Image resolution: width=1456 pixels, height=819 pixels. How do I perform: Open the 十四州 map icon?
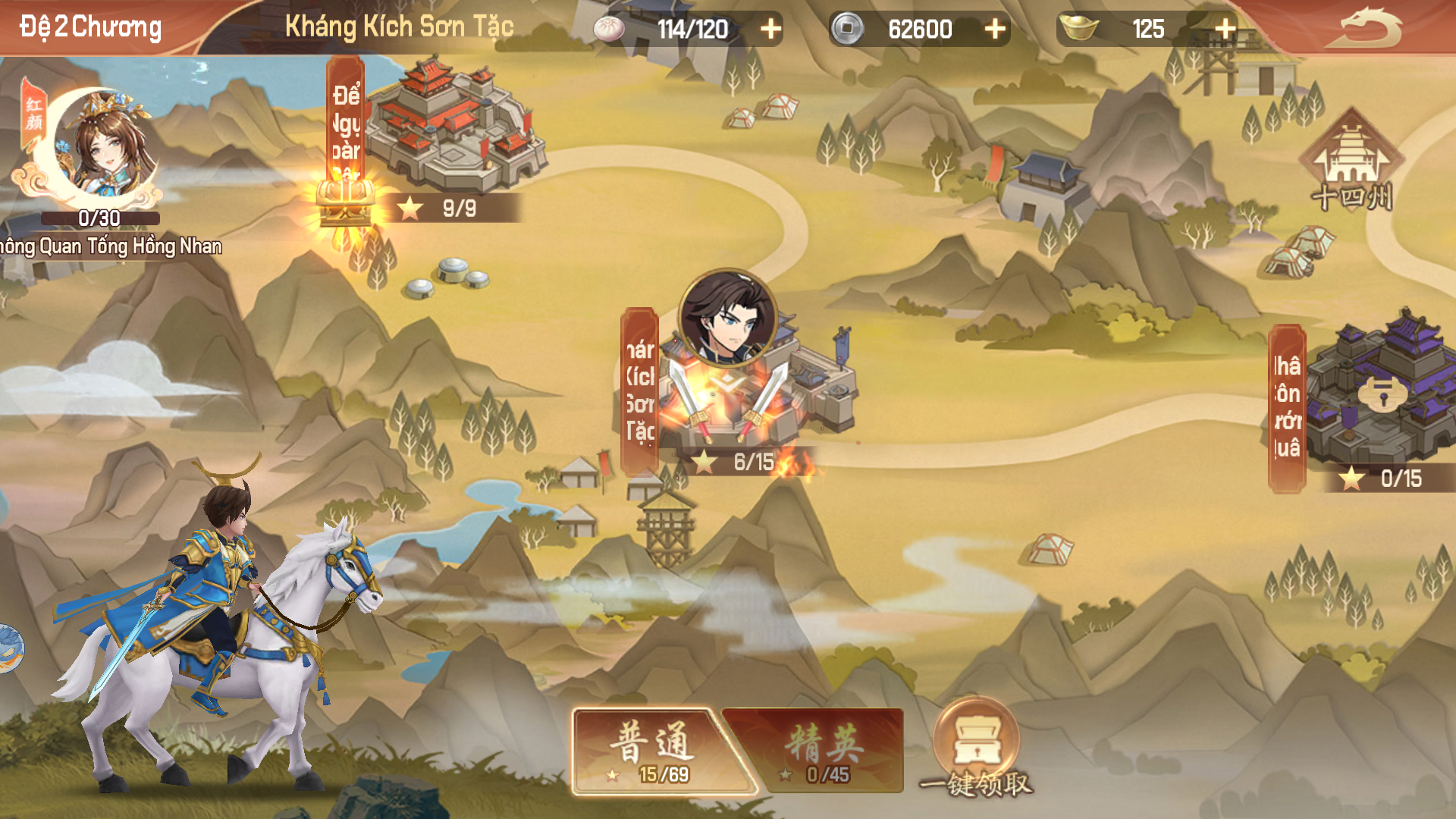[x=1351, y=163]
